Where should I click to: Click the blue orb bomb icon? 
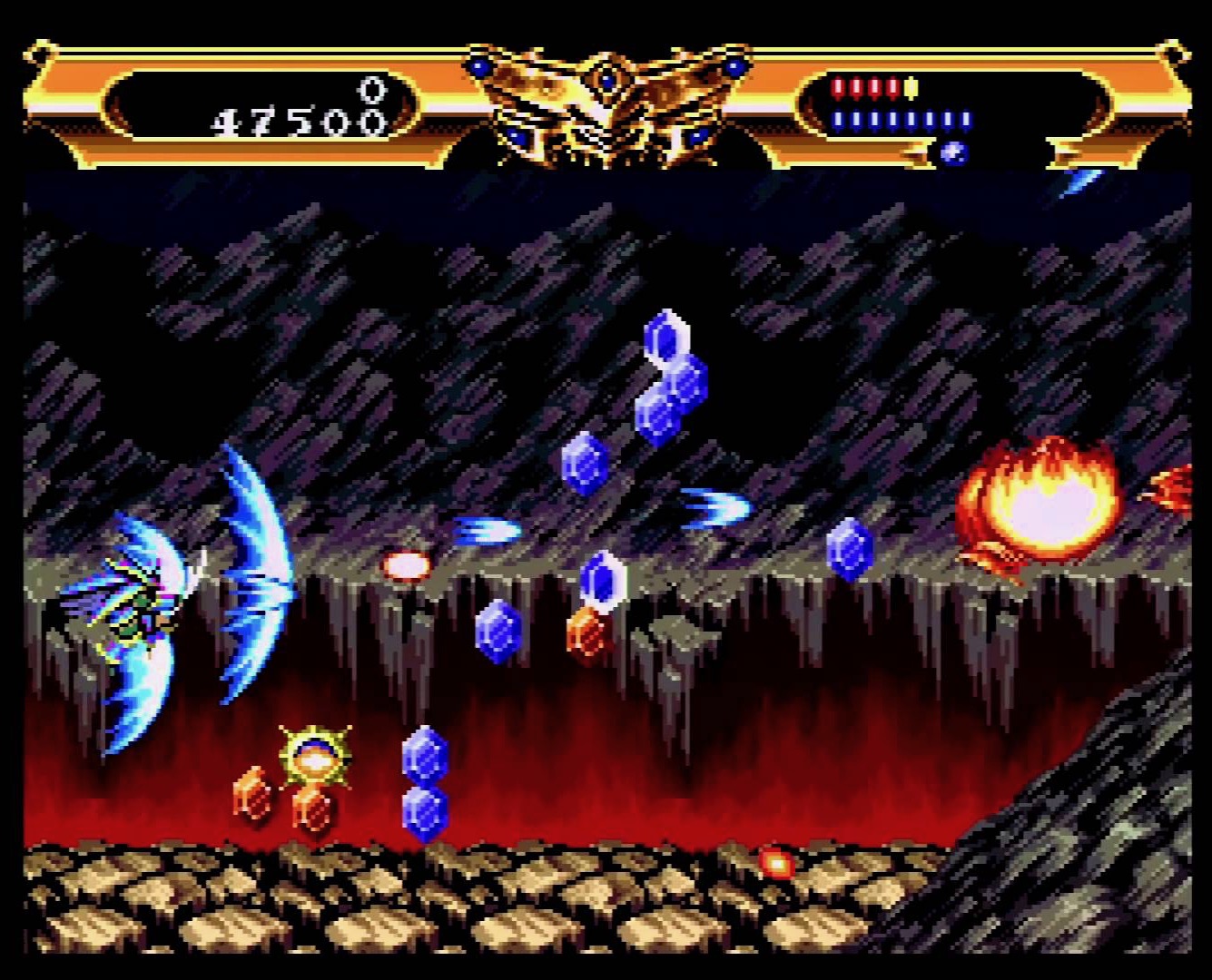tap(952, 152)
